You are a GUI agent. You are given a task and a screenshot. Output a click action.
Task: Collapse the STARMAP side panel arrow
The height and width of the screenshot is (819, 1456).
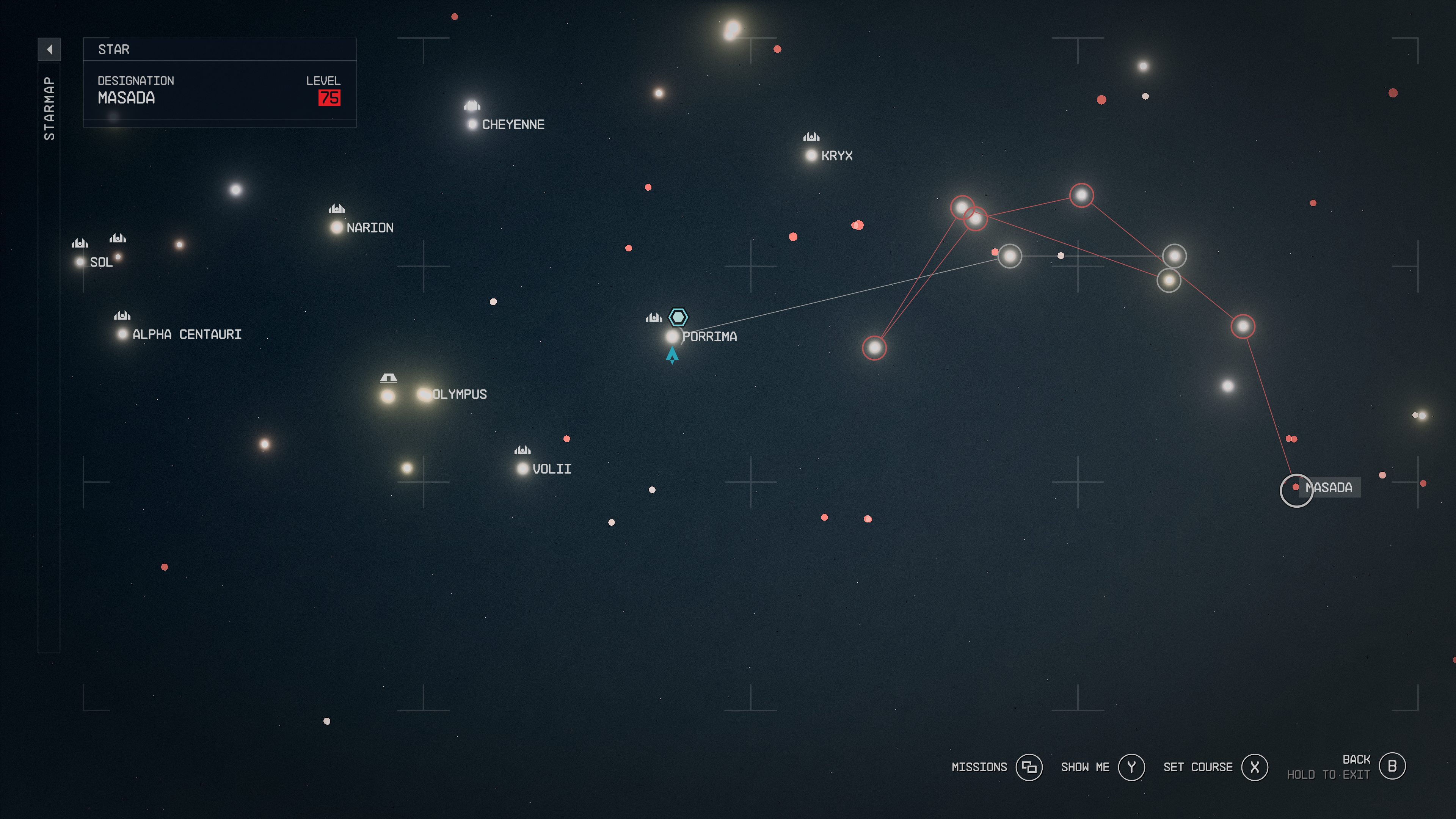(50, 50)
